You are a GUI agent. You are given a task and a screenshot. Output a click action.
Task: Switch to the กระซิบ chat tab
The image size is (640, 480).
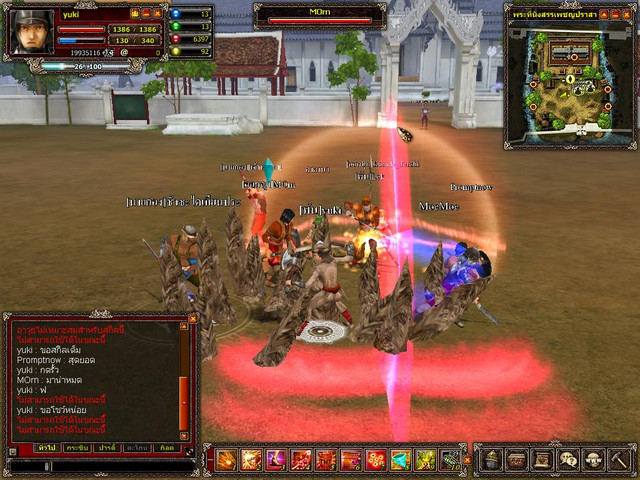[77, 447]
